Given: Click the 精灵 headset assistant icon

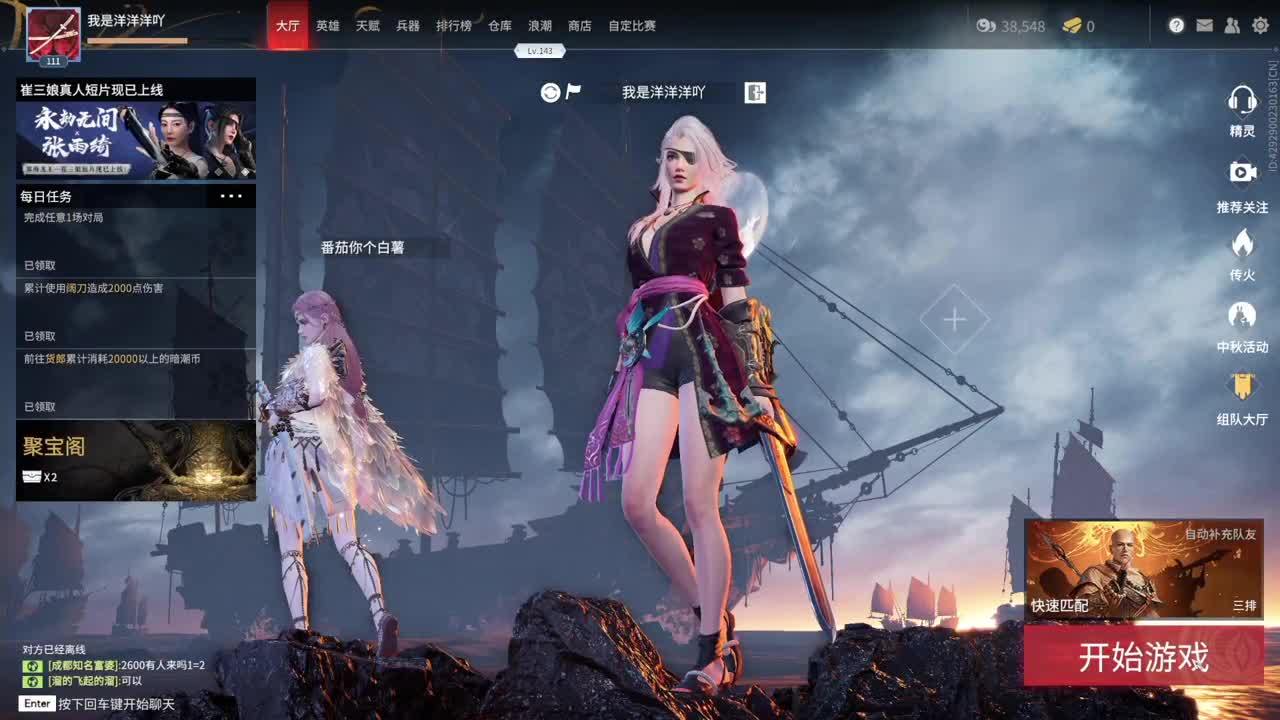Looking at the screenshot, I should [x=1243, y=100].
